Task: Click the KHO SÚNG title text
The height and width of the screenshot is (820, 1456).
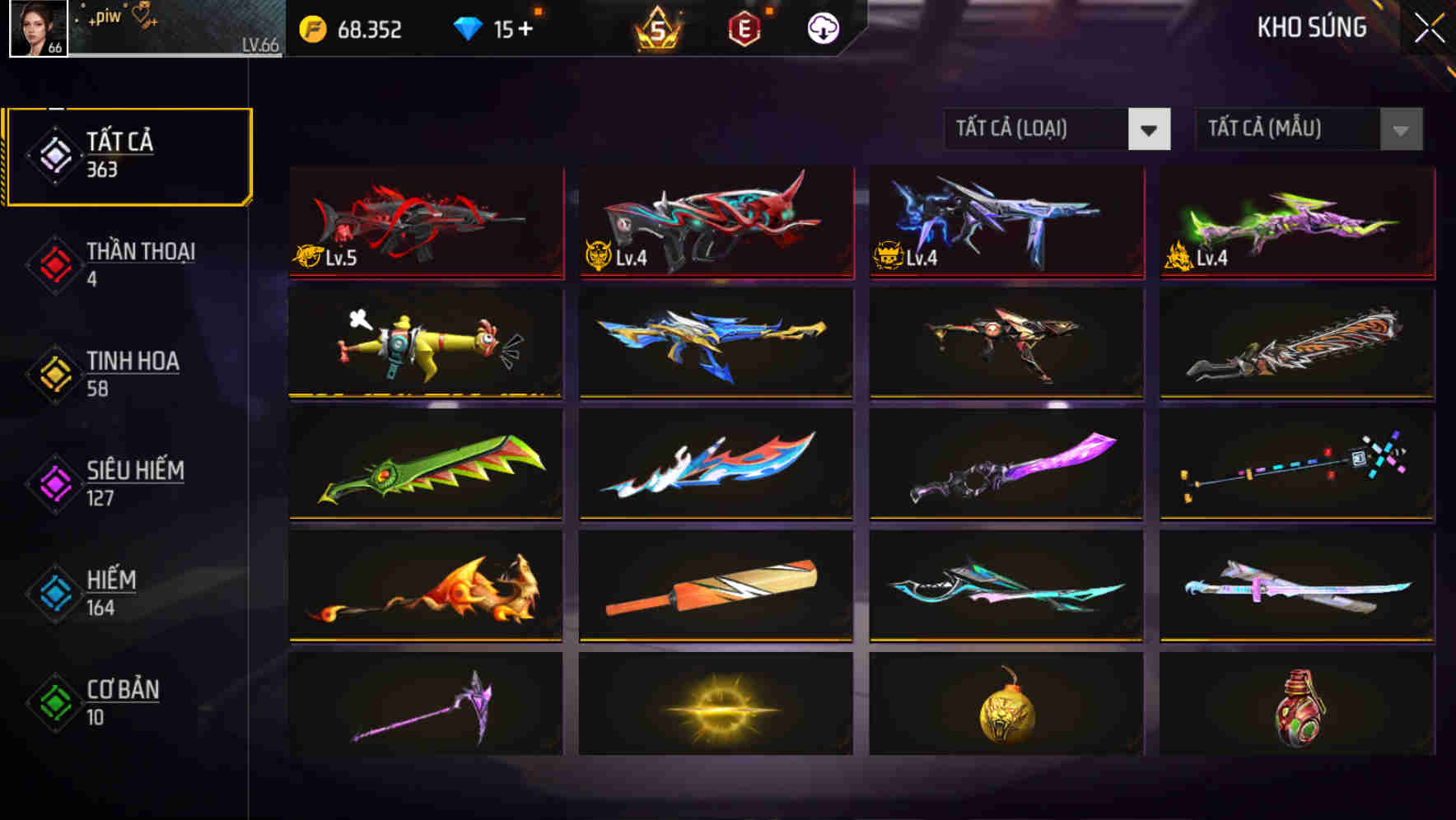Action: [x=1311, y=29]
